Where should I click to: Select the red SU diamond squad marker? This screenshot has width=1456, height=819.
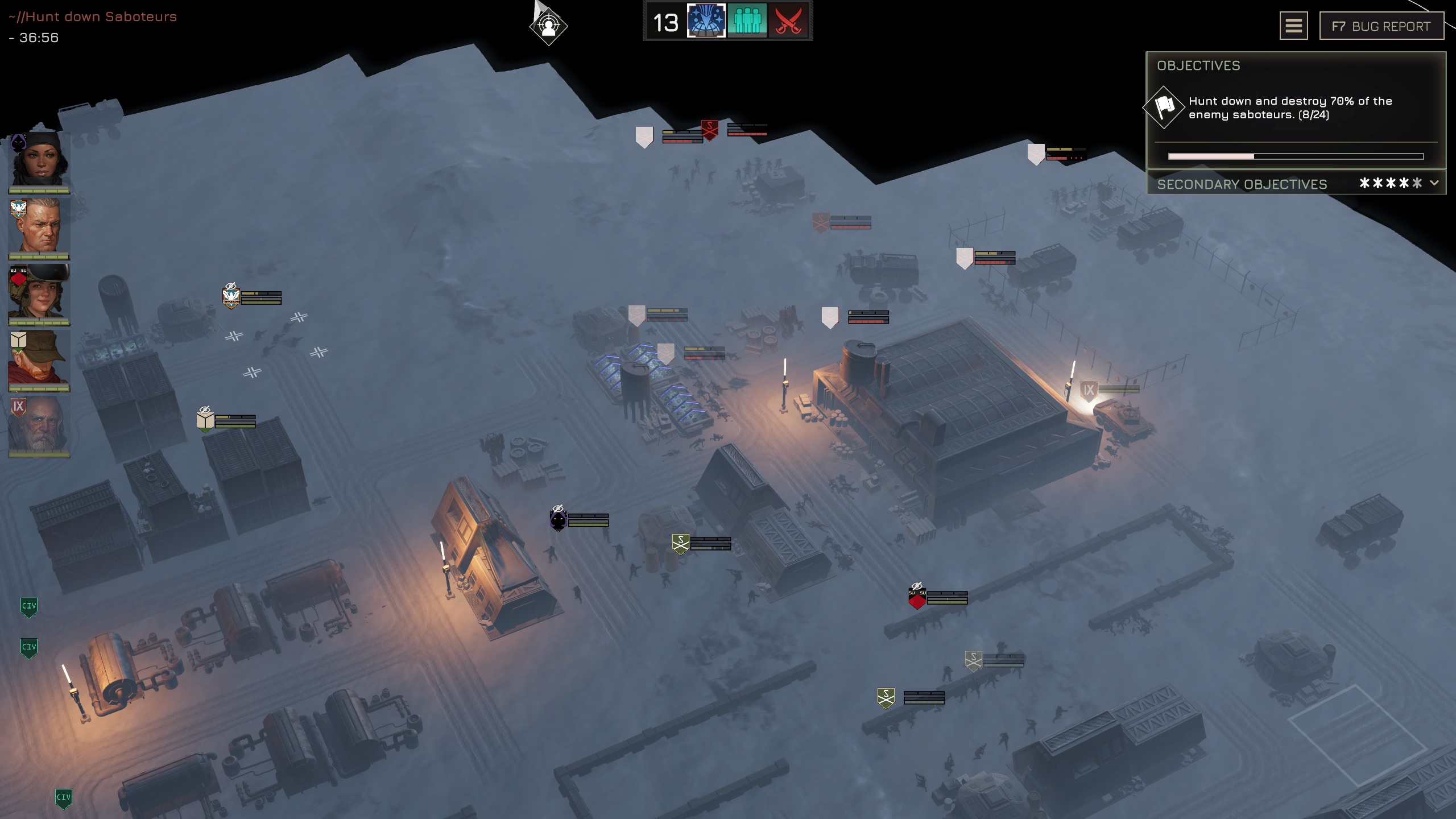click(917, 598)
